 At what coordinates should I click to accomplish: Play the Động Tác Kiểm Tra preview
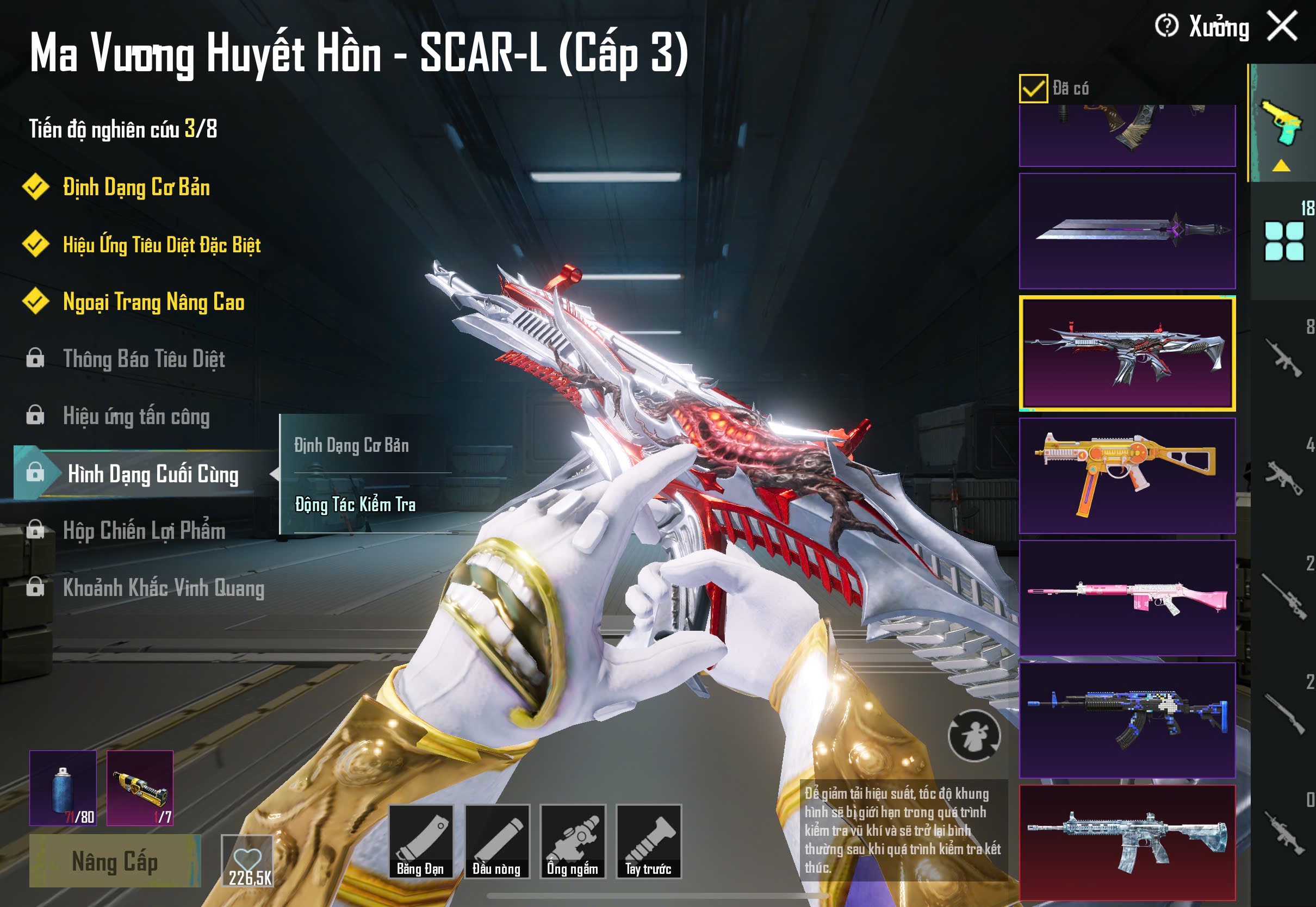pyautogui.click(x=355, y=505)
